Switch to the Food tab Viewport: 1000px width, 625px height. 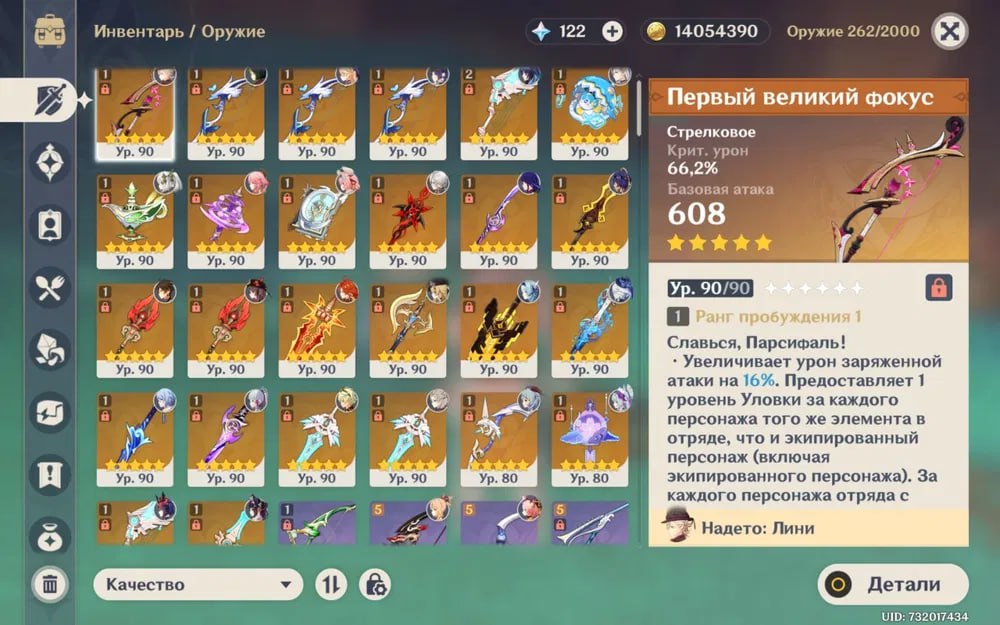pyautogui.click(x=50, y=286)
